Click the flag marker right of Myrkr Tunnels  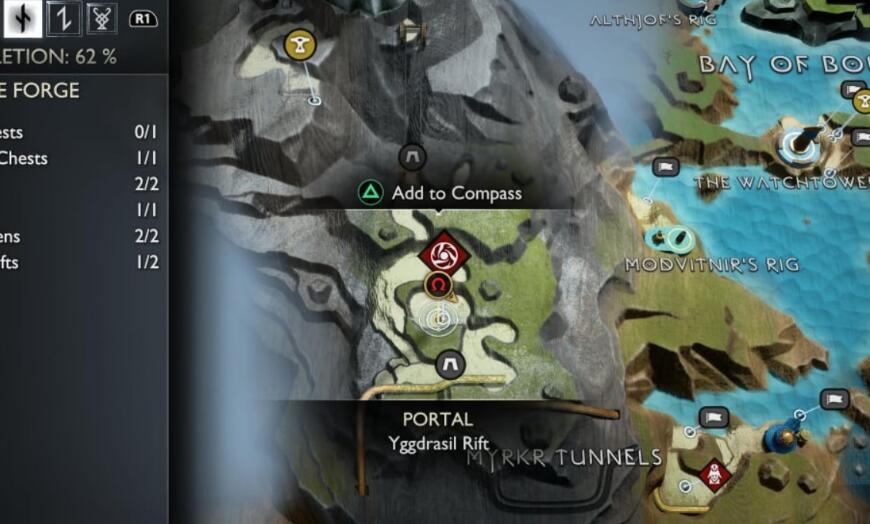[x=713, y=417]
